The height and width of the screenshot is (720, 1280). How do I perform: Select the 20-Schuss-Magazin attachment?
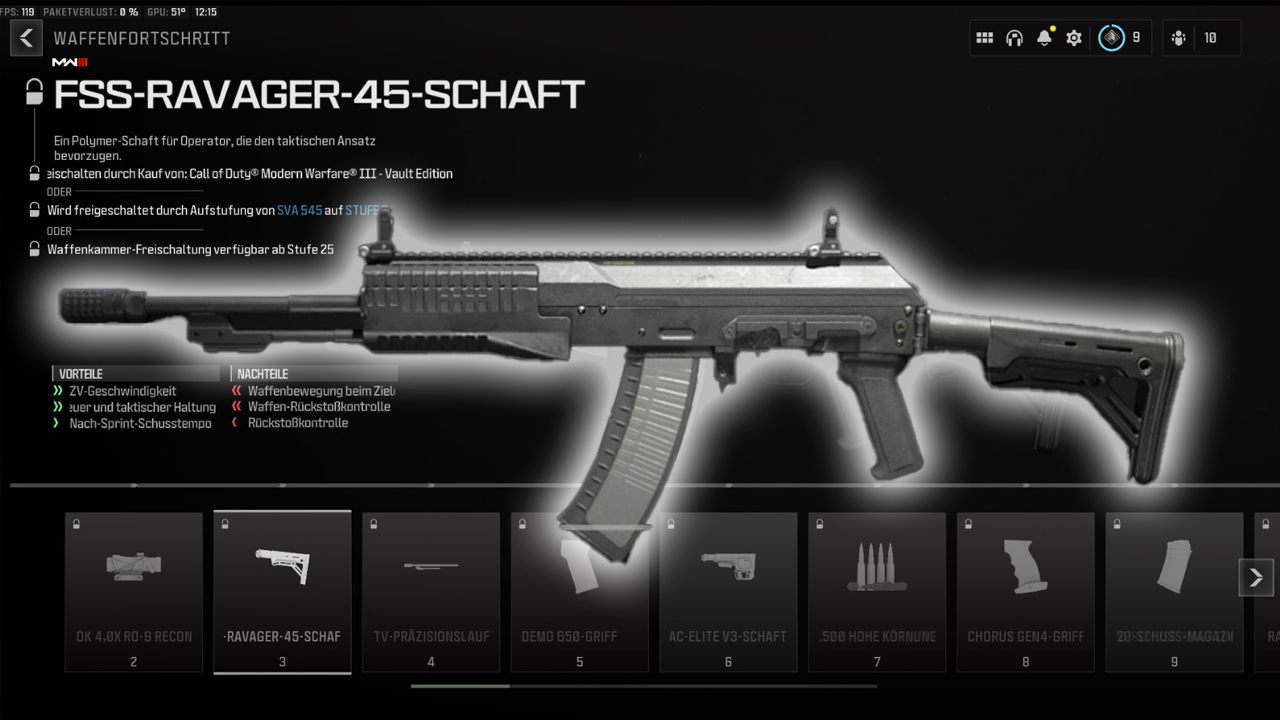[x=1174, y=592]
